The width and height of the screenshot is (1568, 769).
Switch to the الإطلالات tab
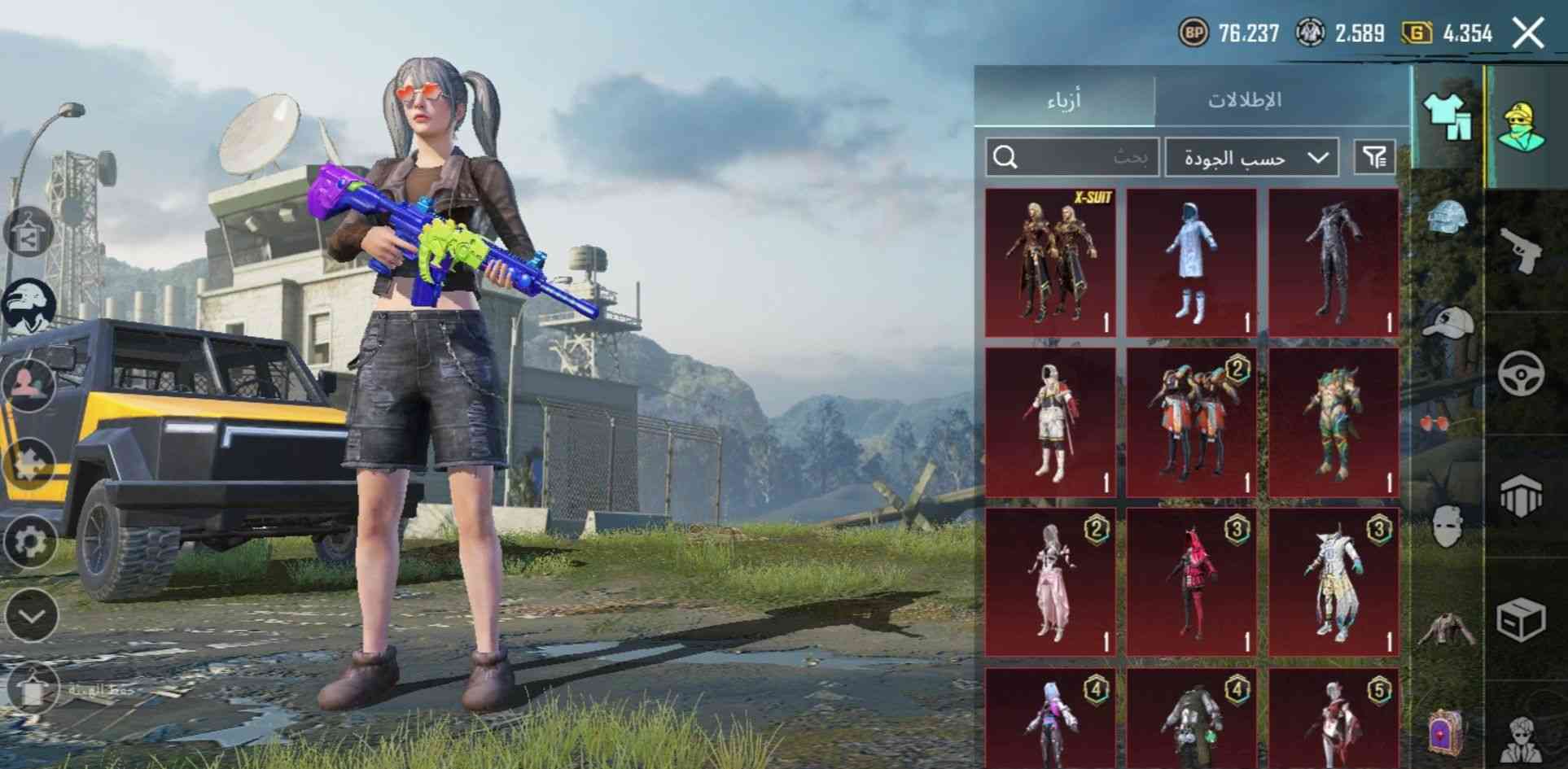click(1244, 100)
